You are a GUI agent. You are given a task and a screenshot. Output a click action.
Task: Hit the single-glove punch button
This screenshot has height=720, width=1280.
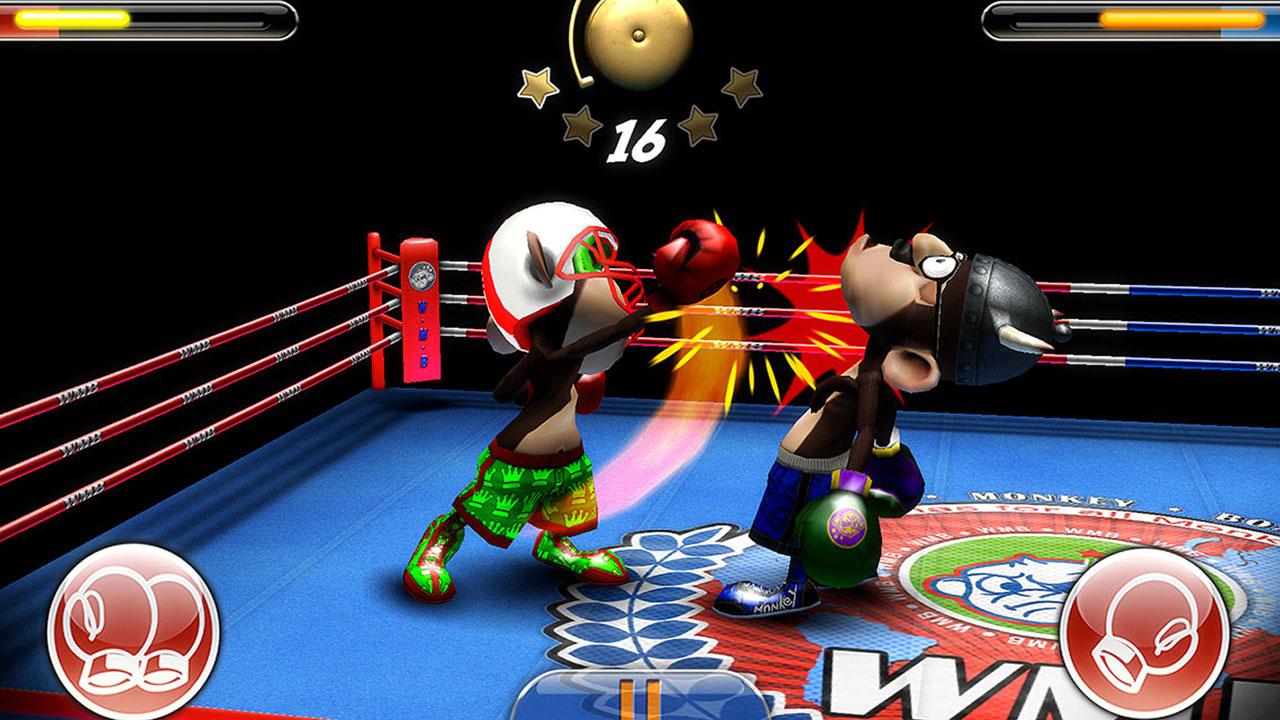point(1143,632)
